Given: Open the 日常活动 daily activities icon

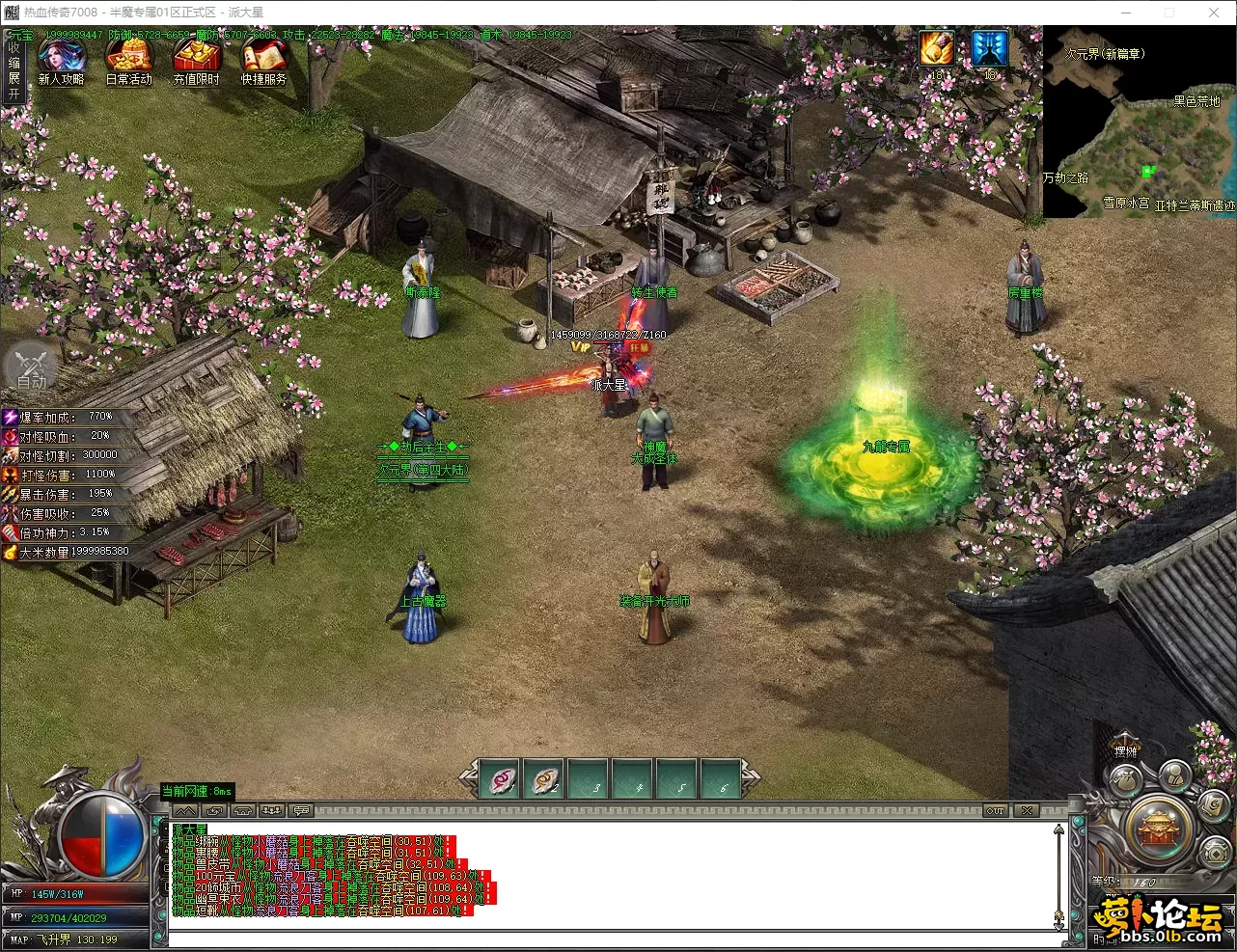Looking at the screenshot, I should 128,59.
